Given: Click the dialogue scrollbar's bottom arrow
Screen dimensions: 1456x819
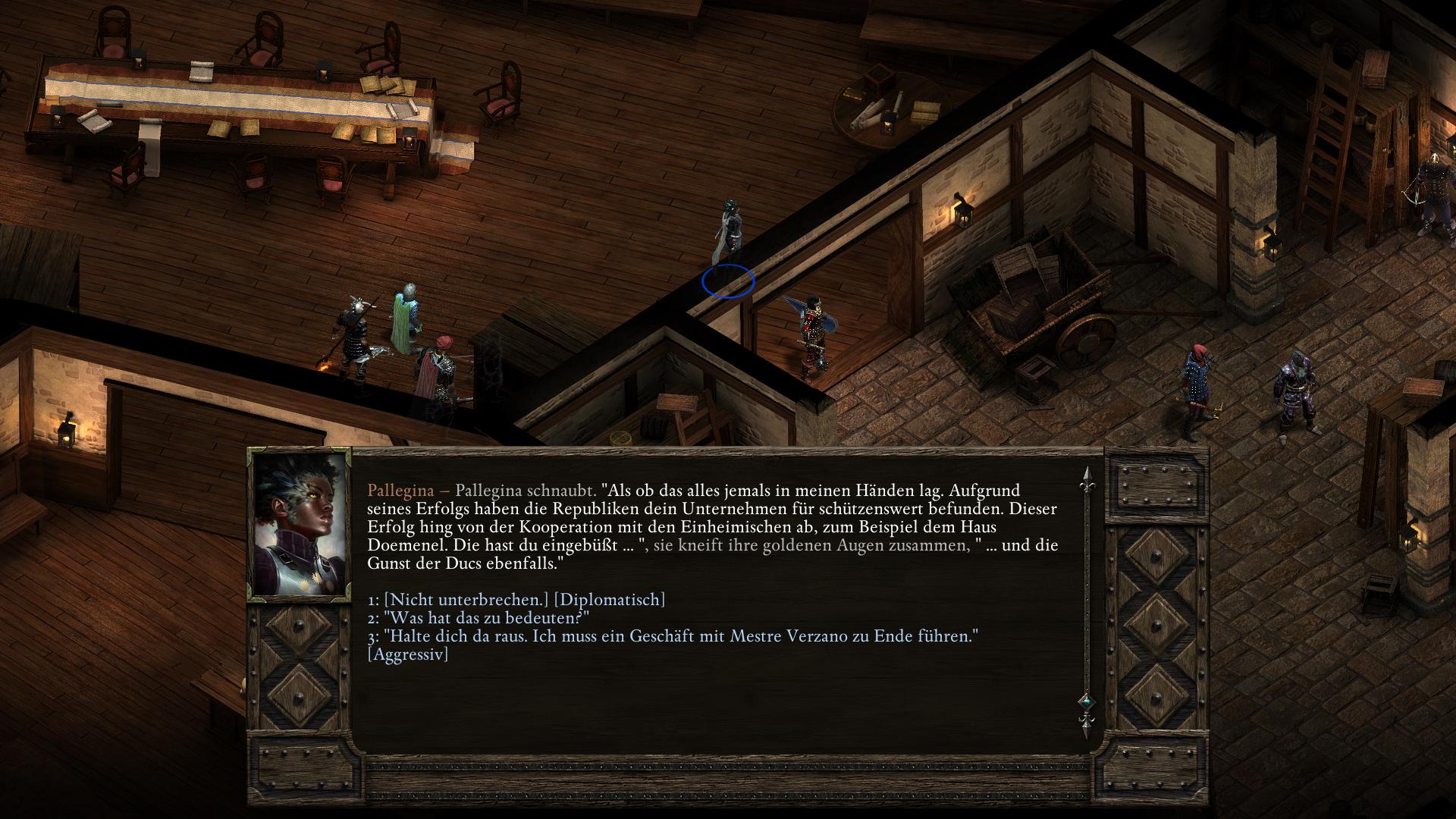Looking at the screenshot, I should point(1086,729).
